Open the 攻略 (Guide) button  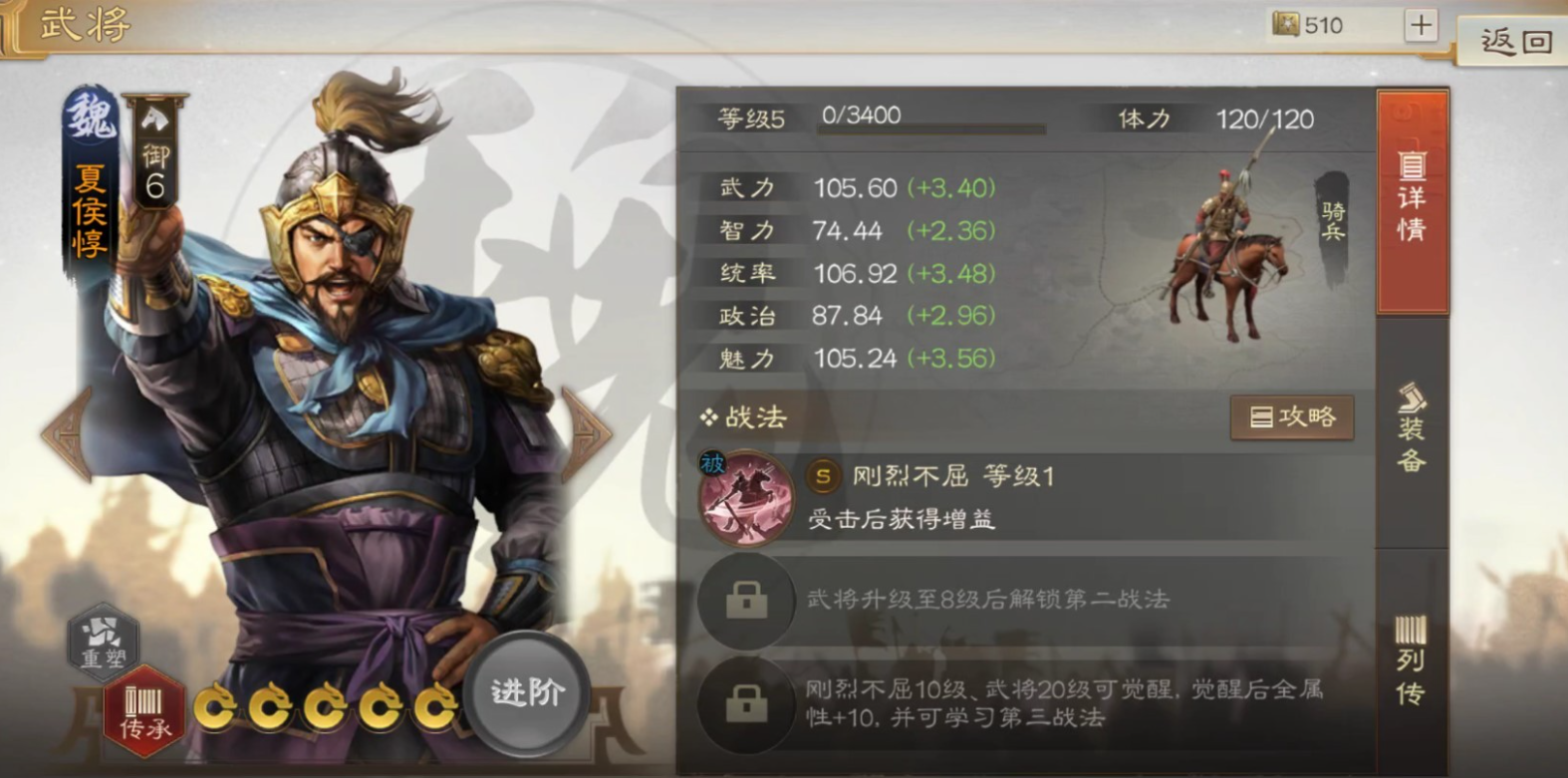[x=1292, y=417]
